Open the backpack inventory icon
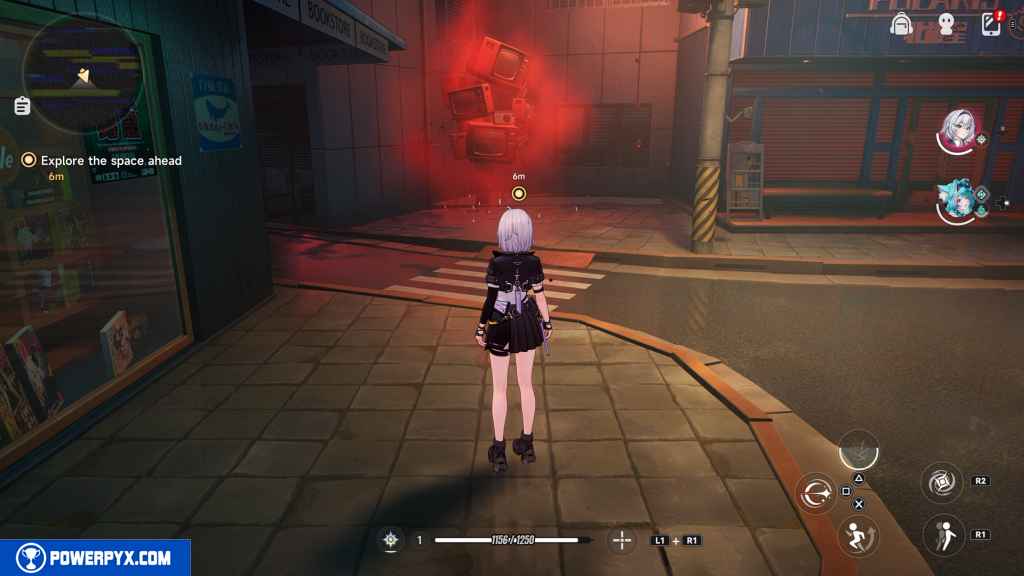Screen dimensions: 1024x576 pyautogui.click(x=903, y=24)
